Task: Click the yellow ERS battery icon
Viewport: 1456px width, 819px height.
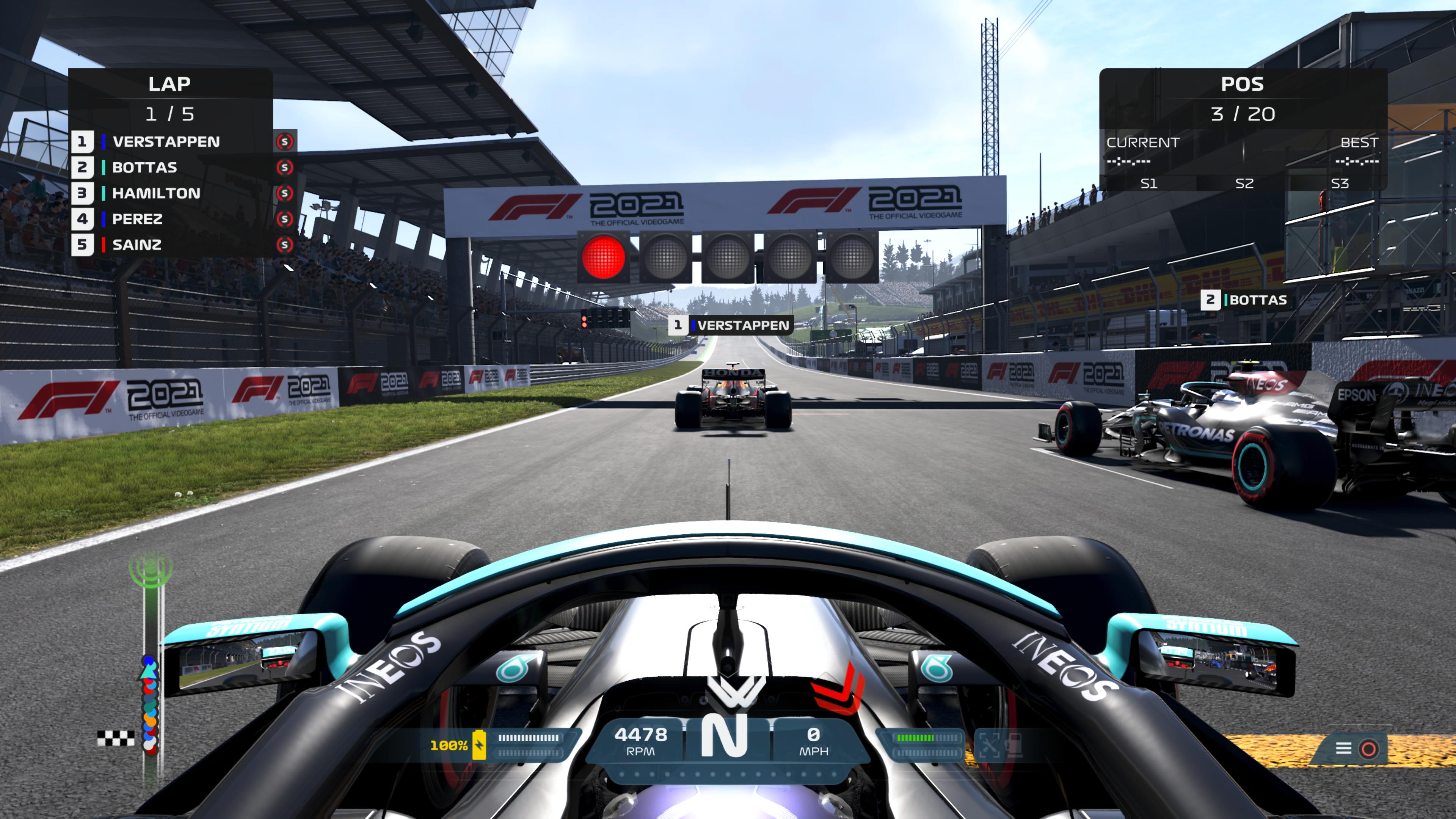Action: coord(479,744)
